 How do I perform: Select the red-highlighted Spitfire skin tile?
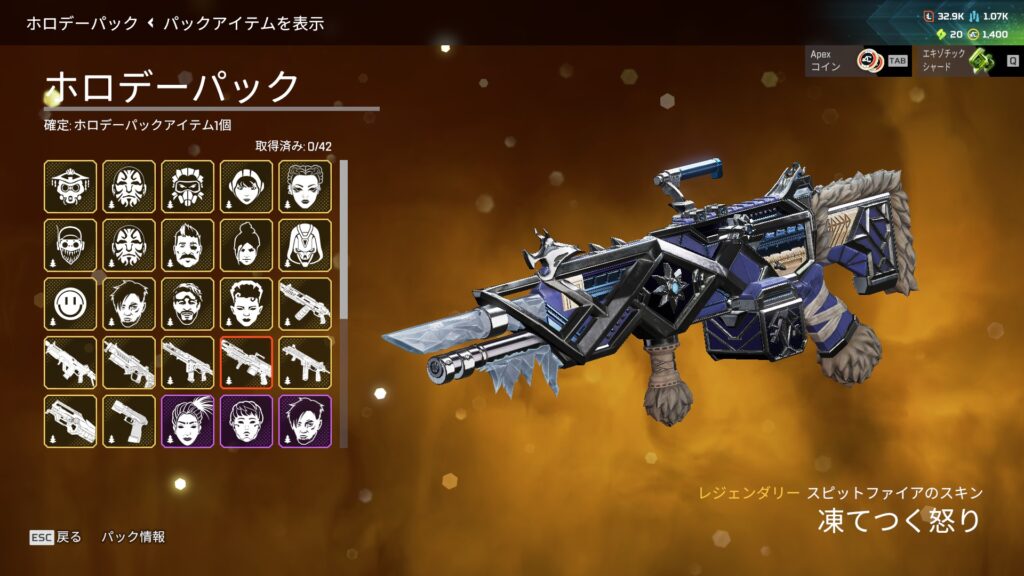click(247, 363)
